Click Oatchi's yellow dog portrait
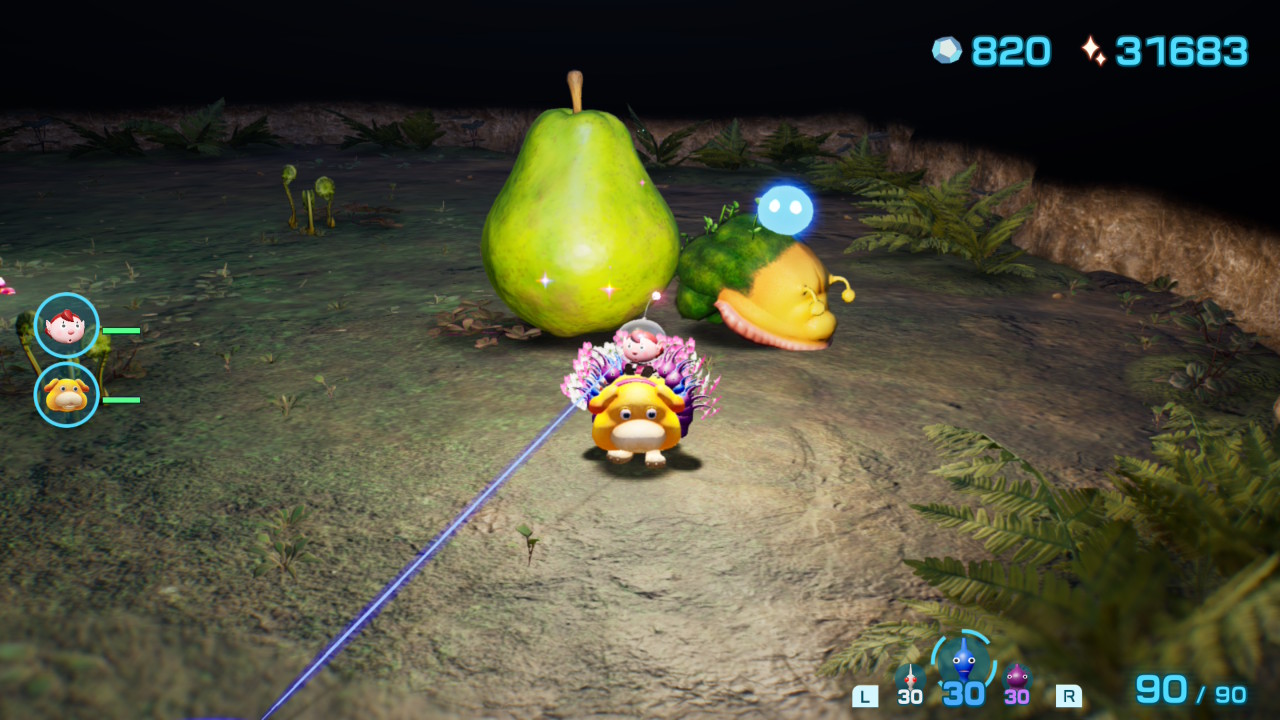Image resolution: width=1280 pixels, height=720 pixels. (x=66, y=394)
